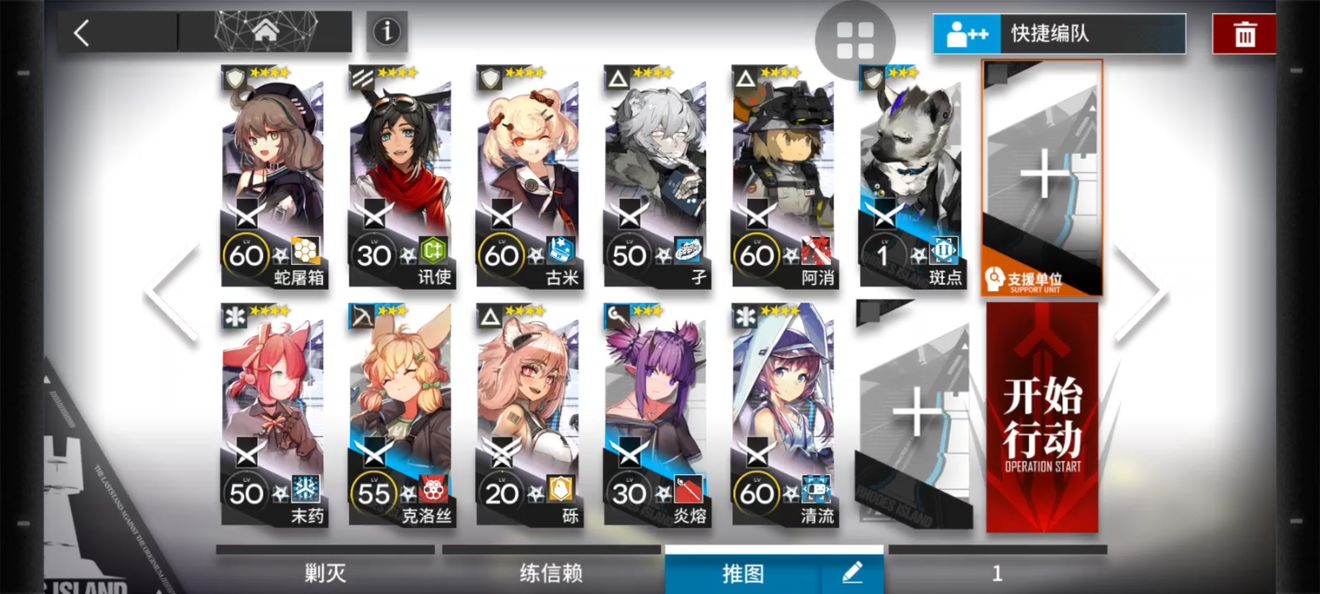Screen dimensions: 1320x594
Task: Go back with the left arrow button
Action: 82,33
